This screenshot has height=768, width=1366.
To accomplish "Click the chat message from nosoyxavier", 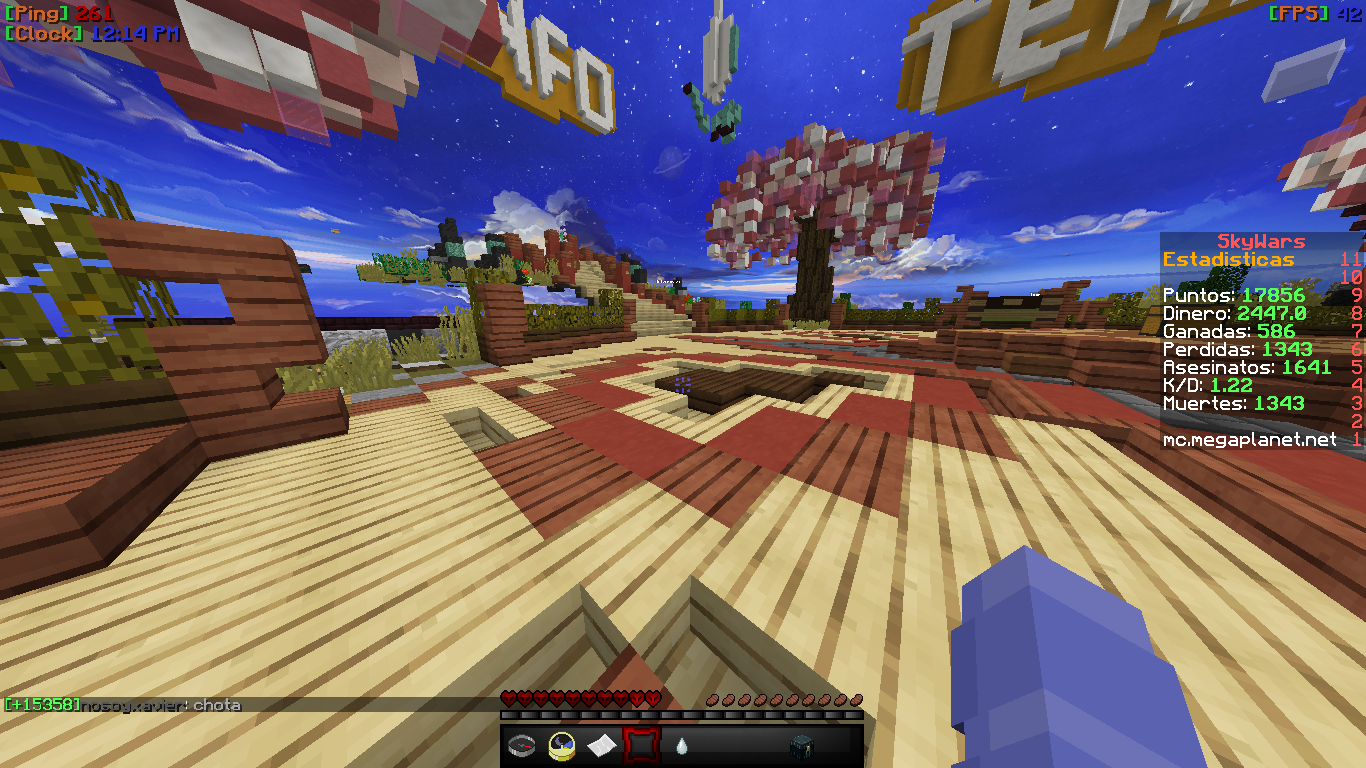I will (160, 705).
